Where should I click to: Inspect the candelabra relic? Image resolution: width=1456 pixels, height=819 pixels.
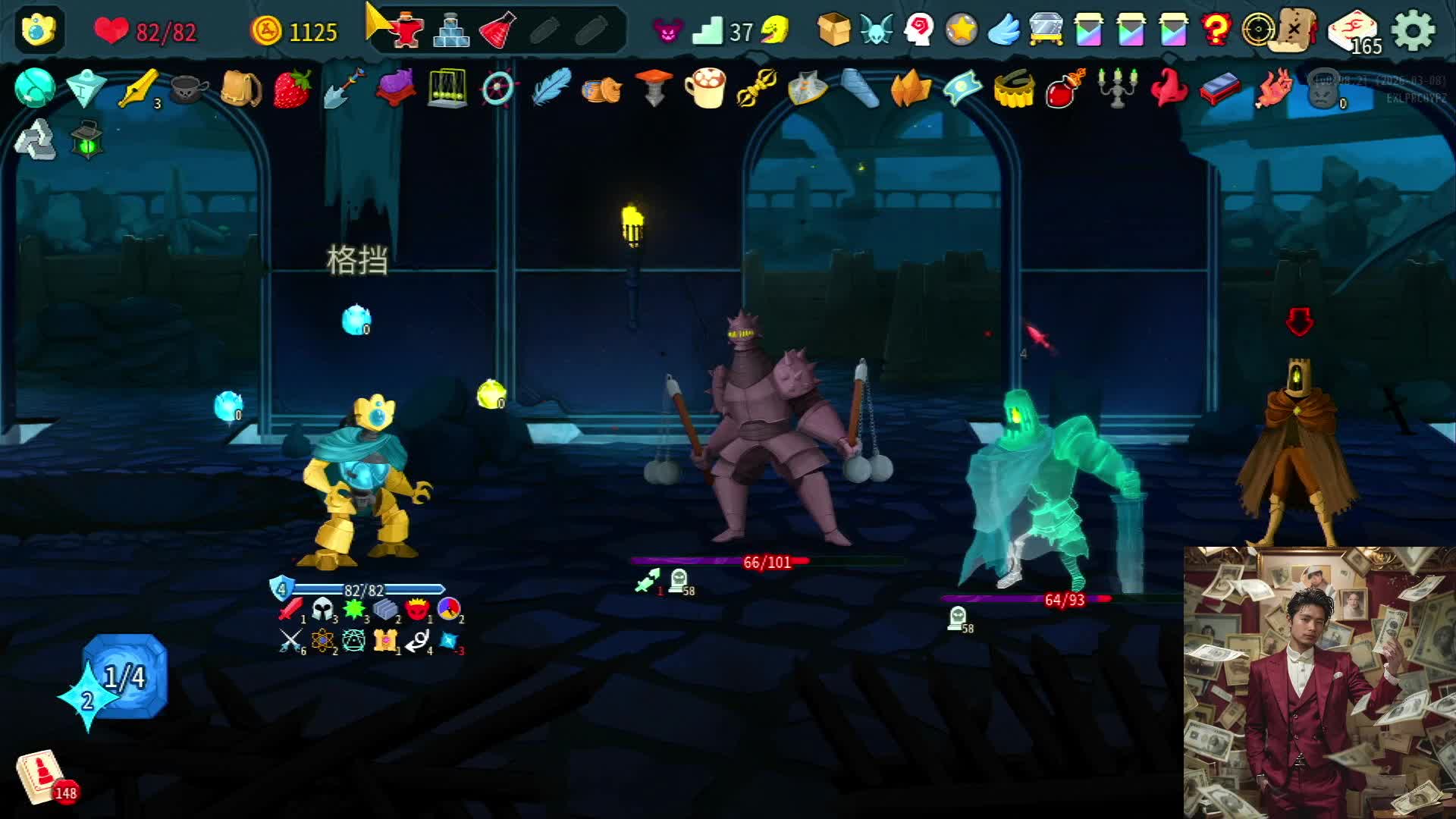[x=1116, y=88]
